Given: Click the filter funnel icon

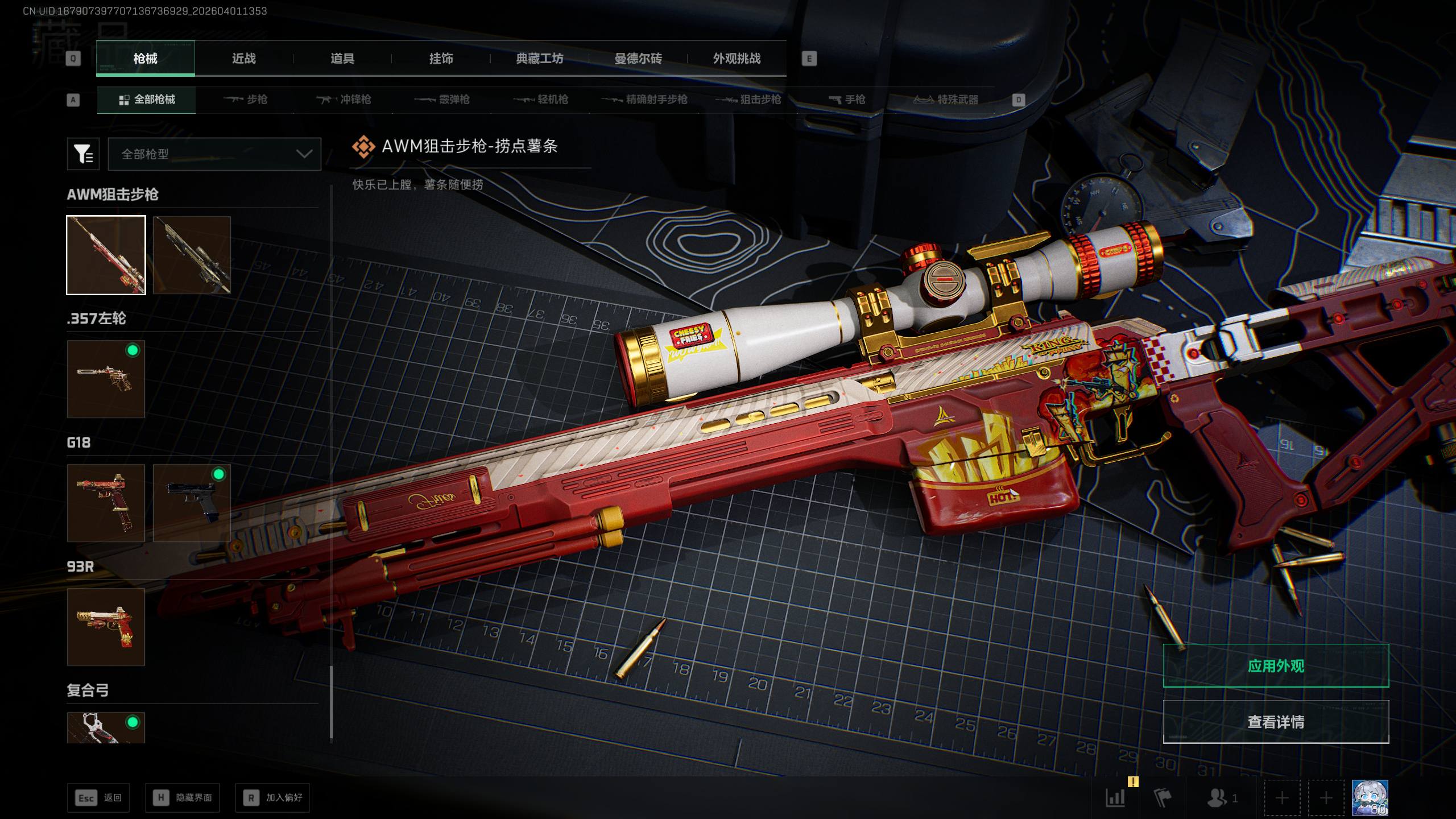Looking at the screenshot, I should tap(83, 154).
